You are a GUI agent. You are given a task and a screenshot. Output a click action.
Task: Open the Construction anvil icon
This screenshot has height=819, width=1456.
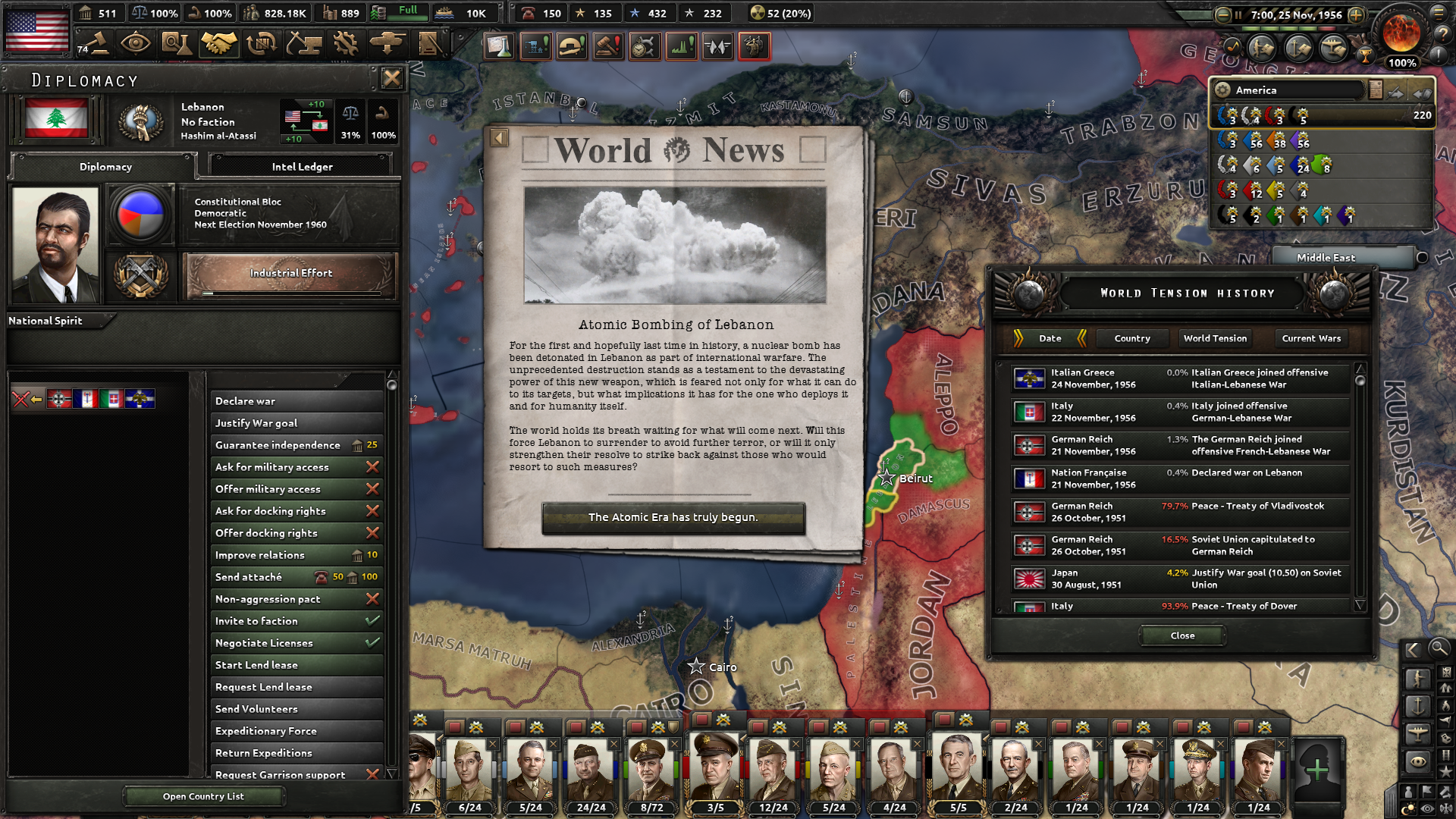304,43
